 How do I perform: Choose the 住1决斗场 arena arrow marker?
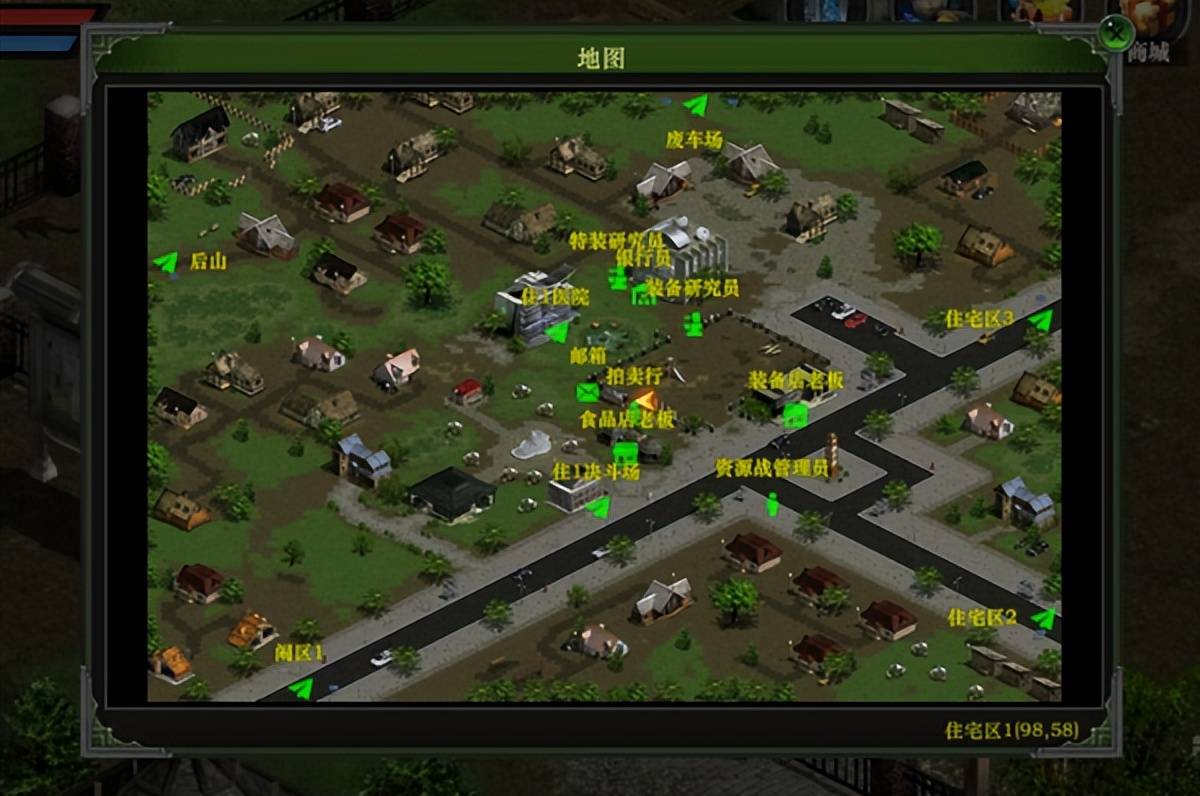pos(597,508)
